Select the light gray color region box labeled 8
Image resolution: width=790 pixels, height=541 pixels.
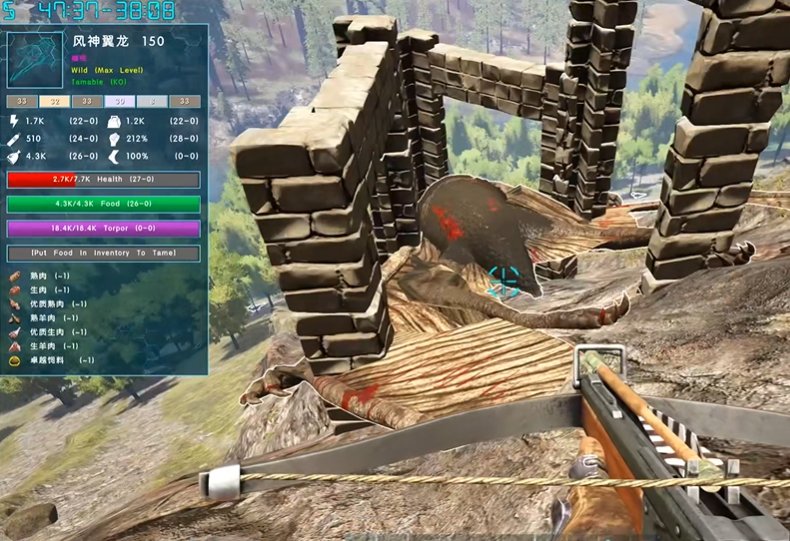tap(150, 102)
